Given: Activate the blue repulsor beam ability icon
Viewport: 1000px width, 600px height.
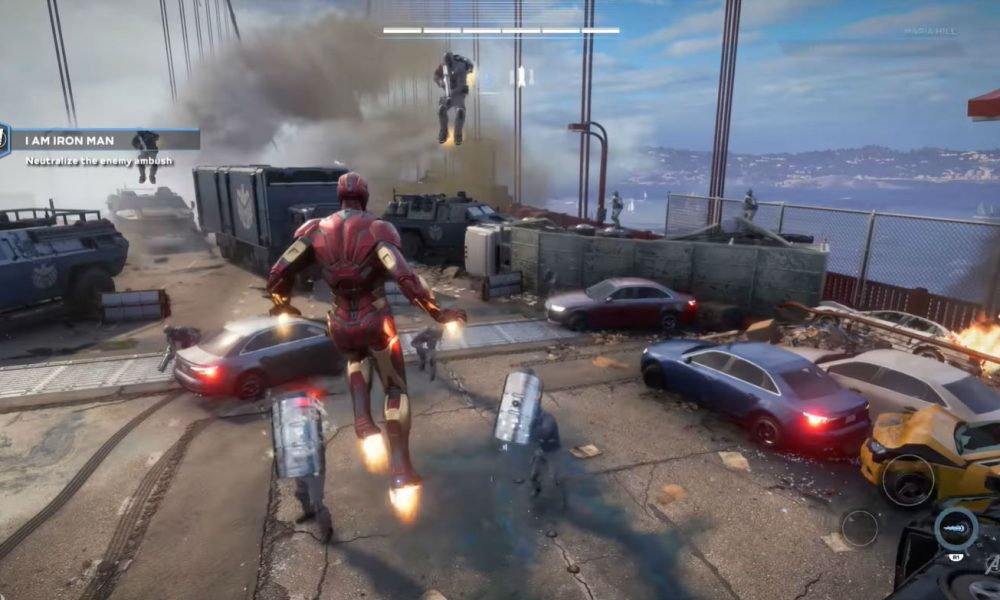Looking at the screenshot, I should [955, 528].
